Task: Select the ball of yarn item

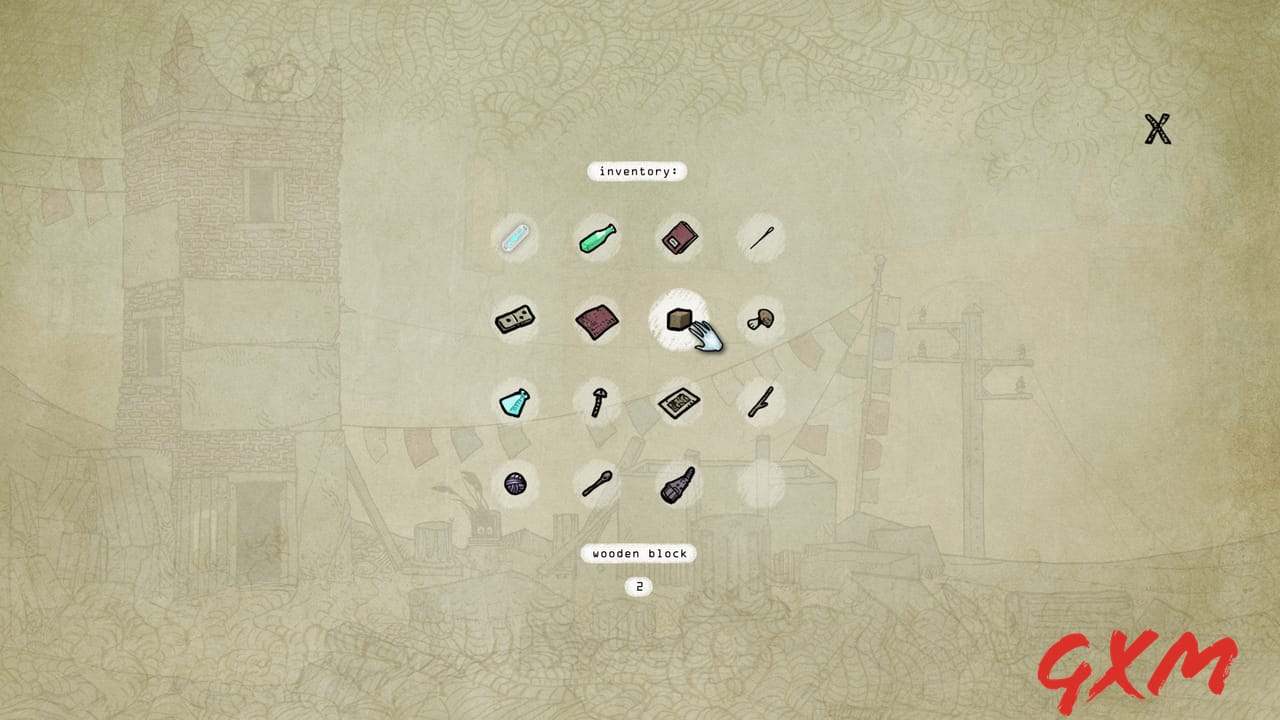Action: click(516, 484)
